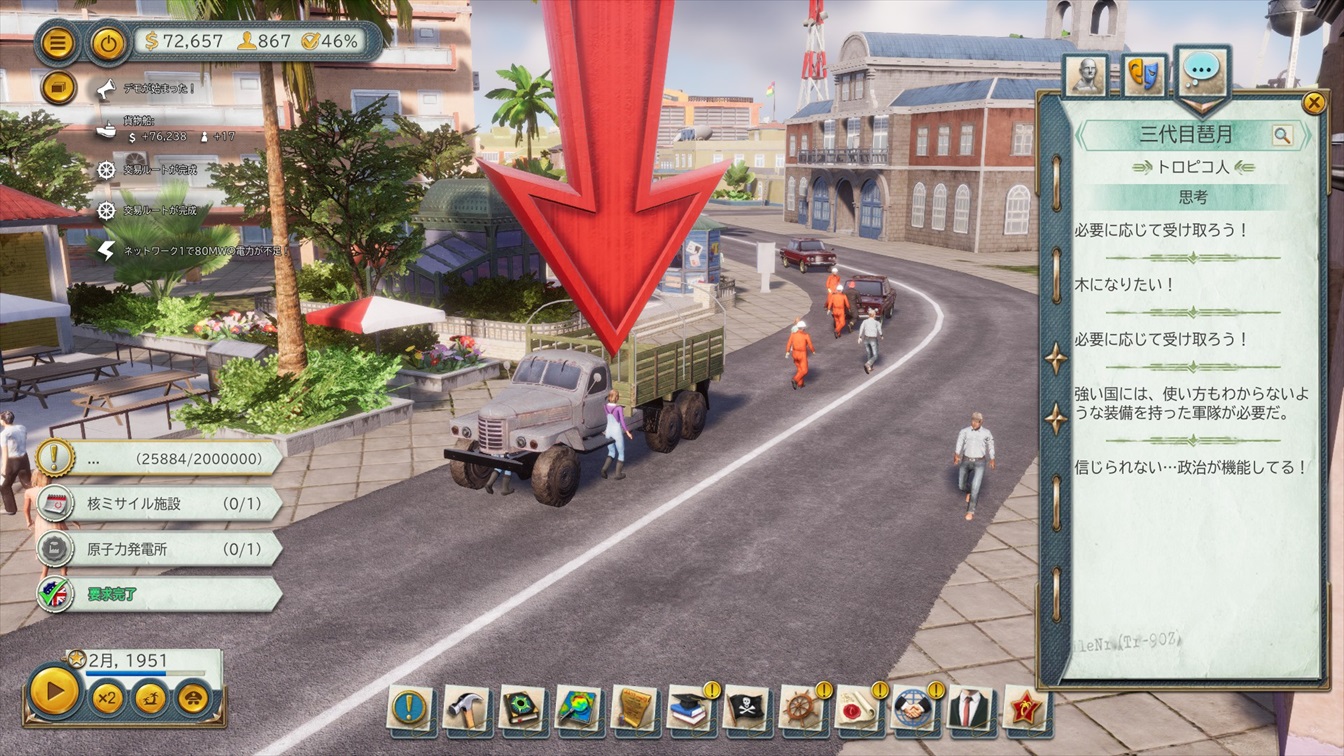Open the hammer build menu
The height and width of the screenshot is (756, 1344).
coord(465,708)
